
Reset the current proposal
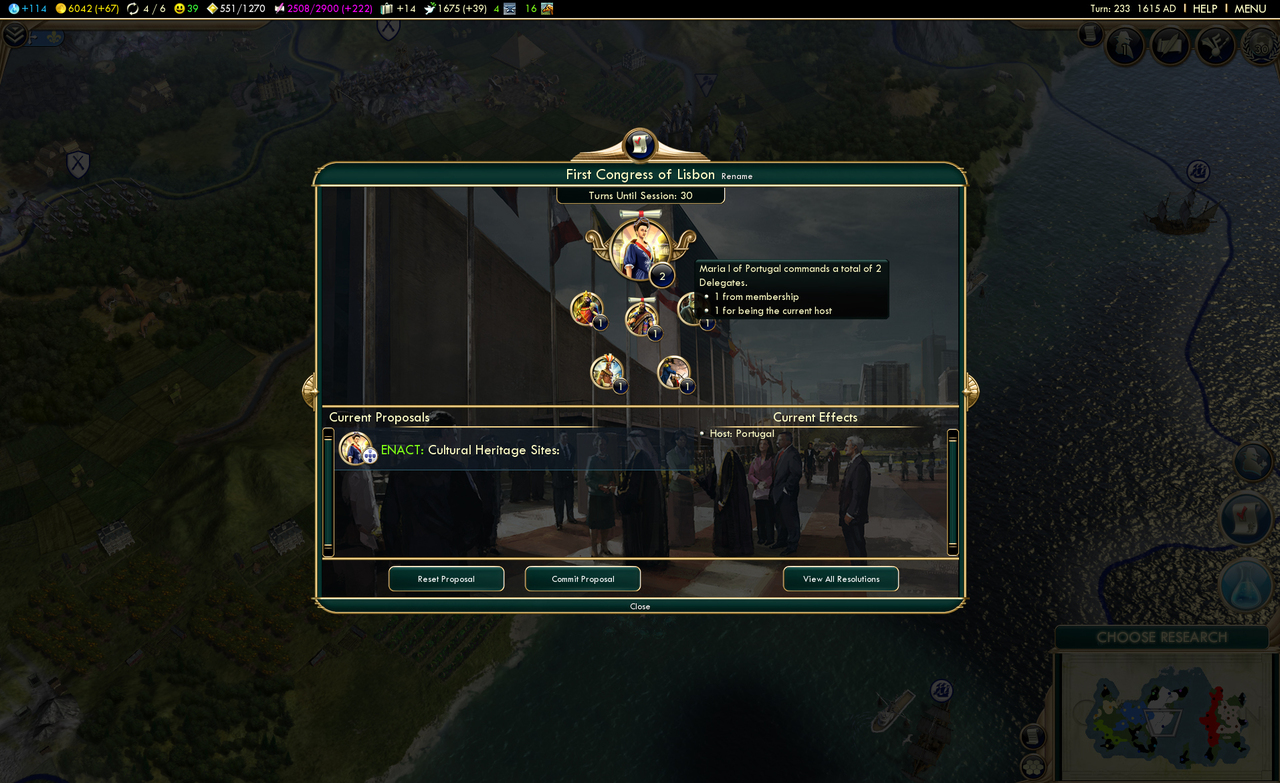[x=446, y=579]
